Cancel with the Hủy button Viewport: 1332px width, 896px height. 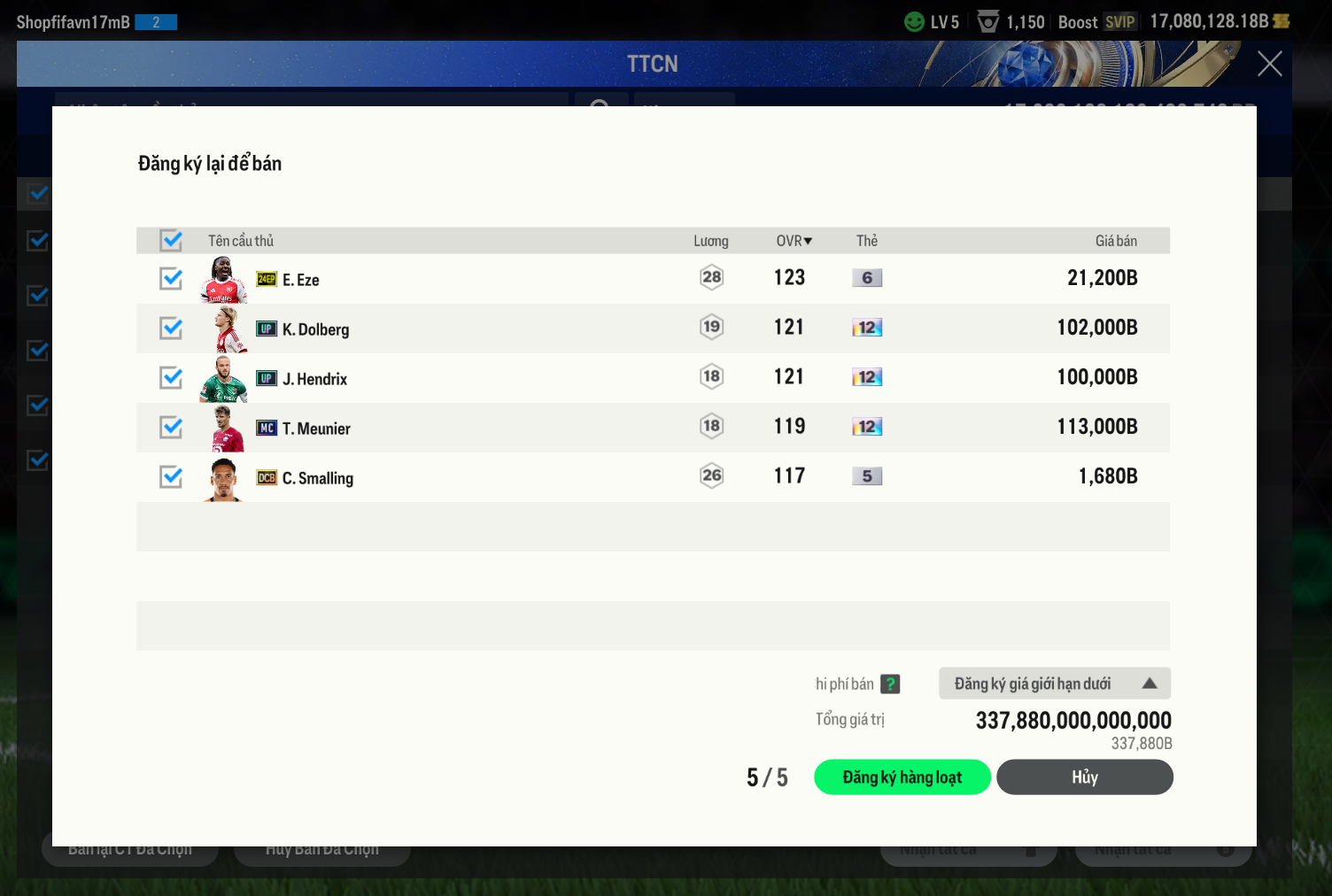[x=1084, y=777]
